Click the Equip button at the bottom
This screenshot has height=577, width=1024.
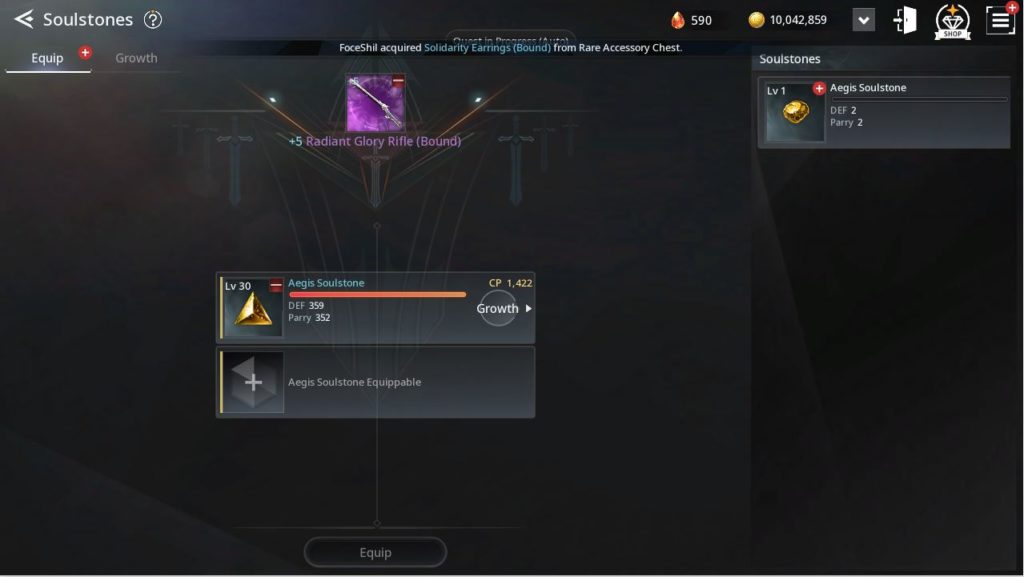coord(375,552)
